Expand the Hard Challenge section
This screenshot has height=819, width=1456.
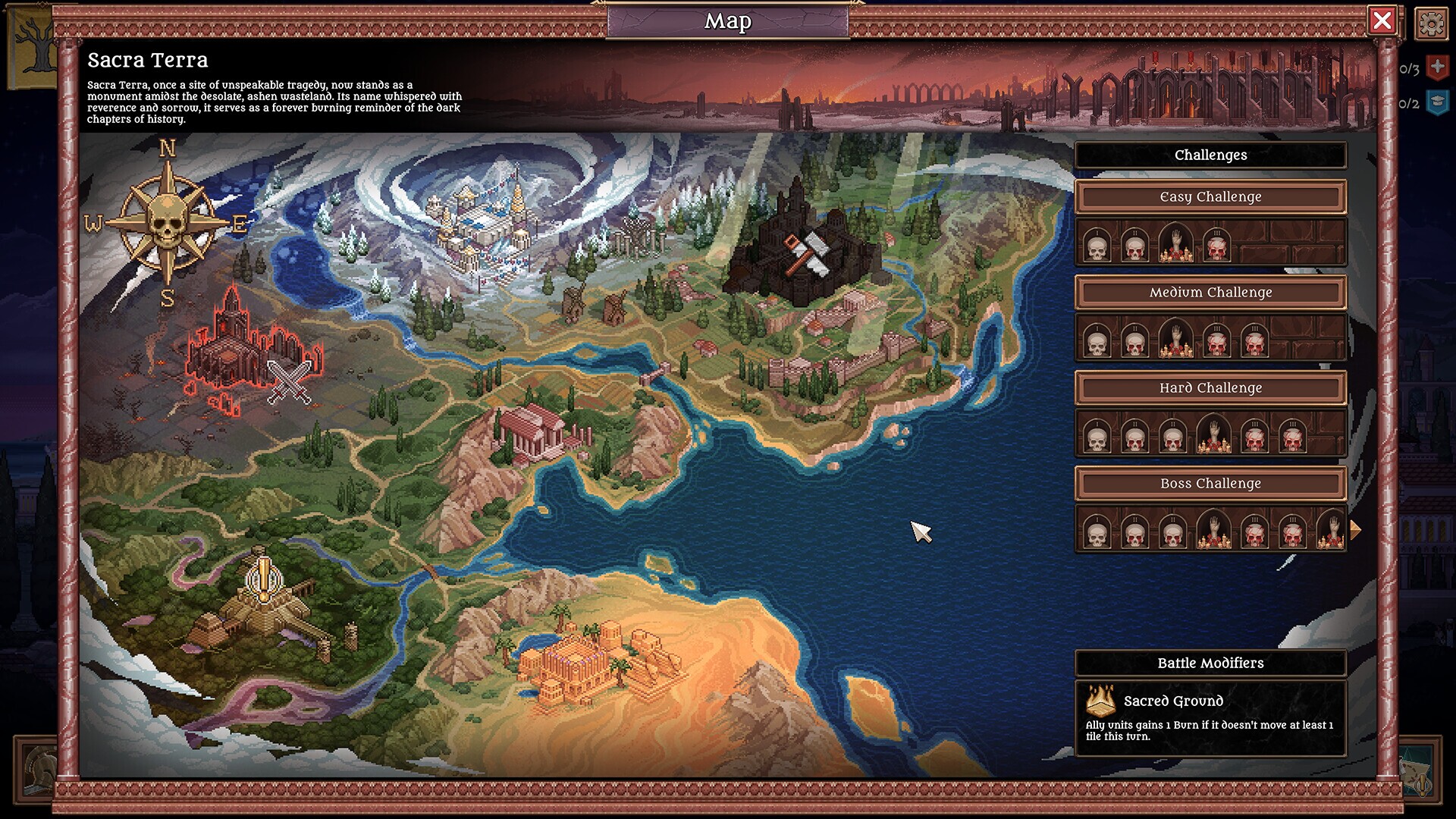[x=1210, y=388]
